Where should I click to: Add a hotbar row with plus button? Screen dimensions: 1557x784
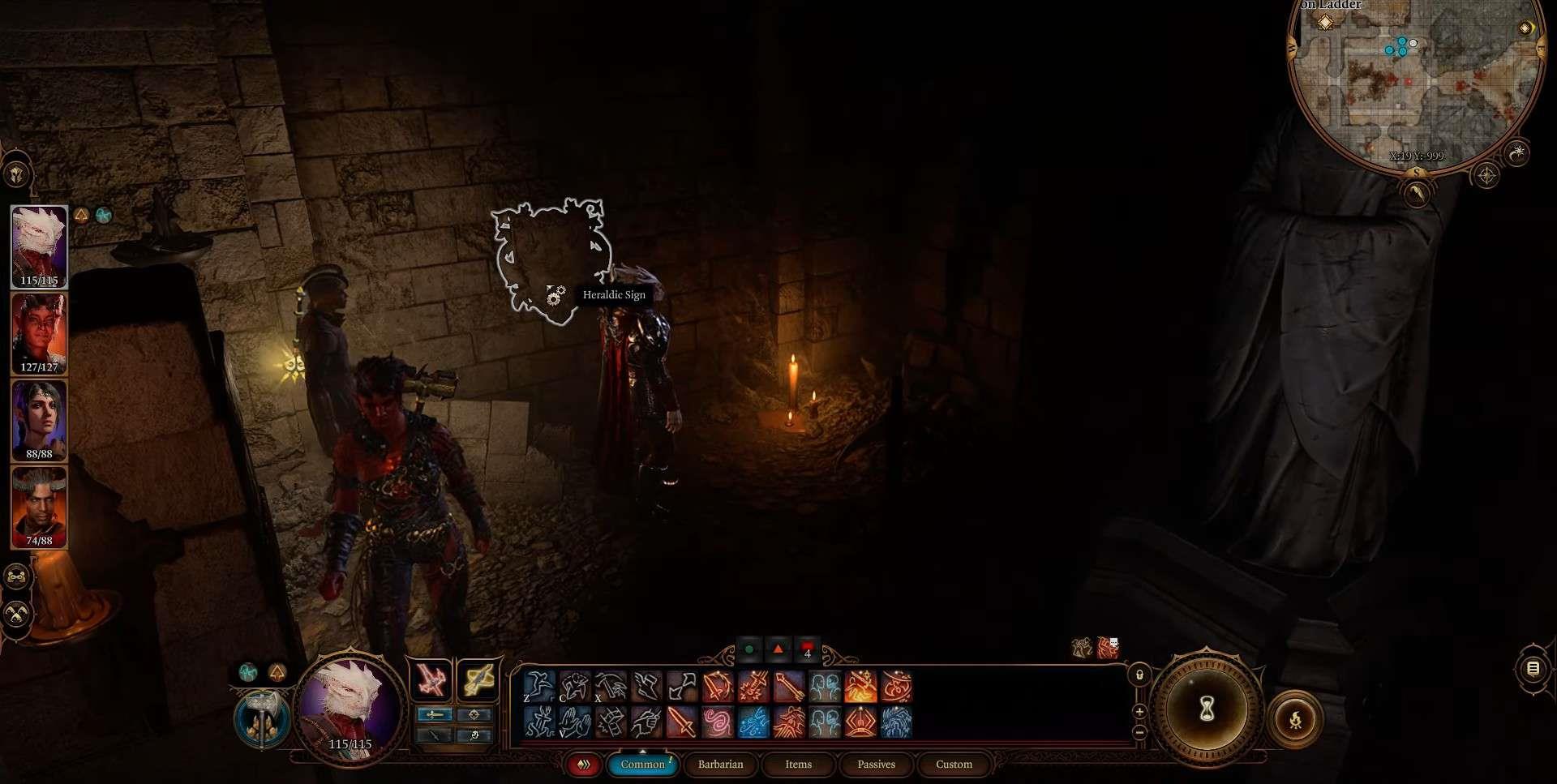click(1139, 712)
